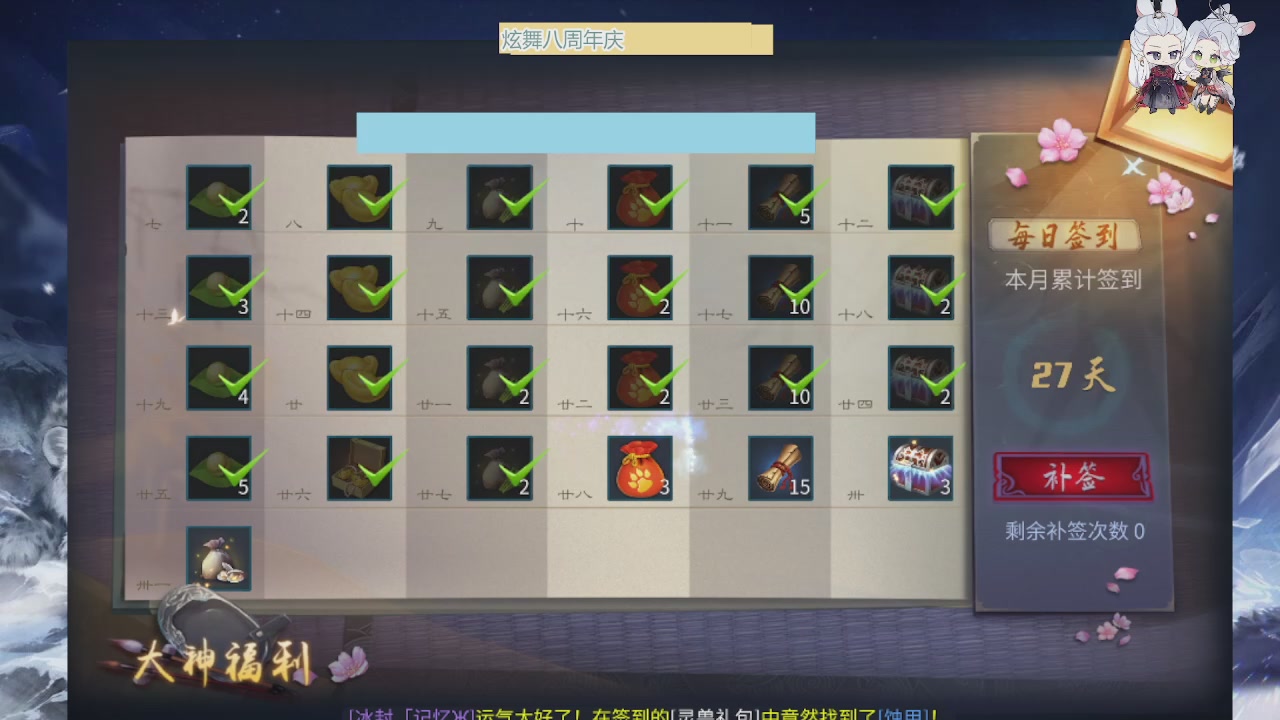Viewport: 1280px width, 720px height.
Task: Click the gold ingot reward on day 20
Action: pyautogui.click(x=360, y=378)
